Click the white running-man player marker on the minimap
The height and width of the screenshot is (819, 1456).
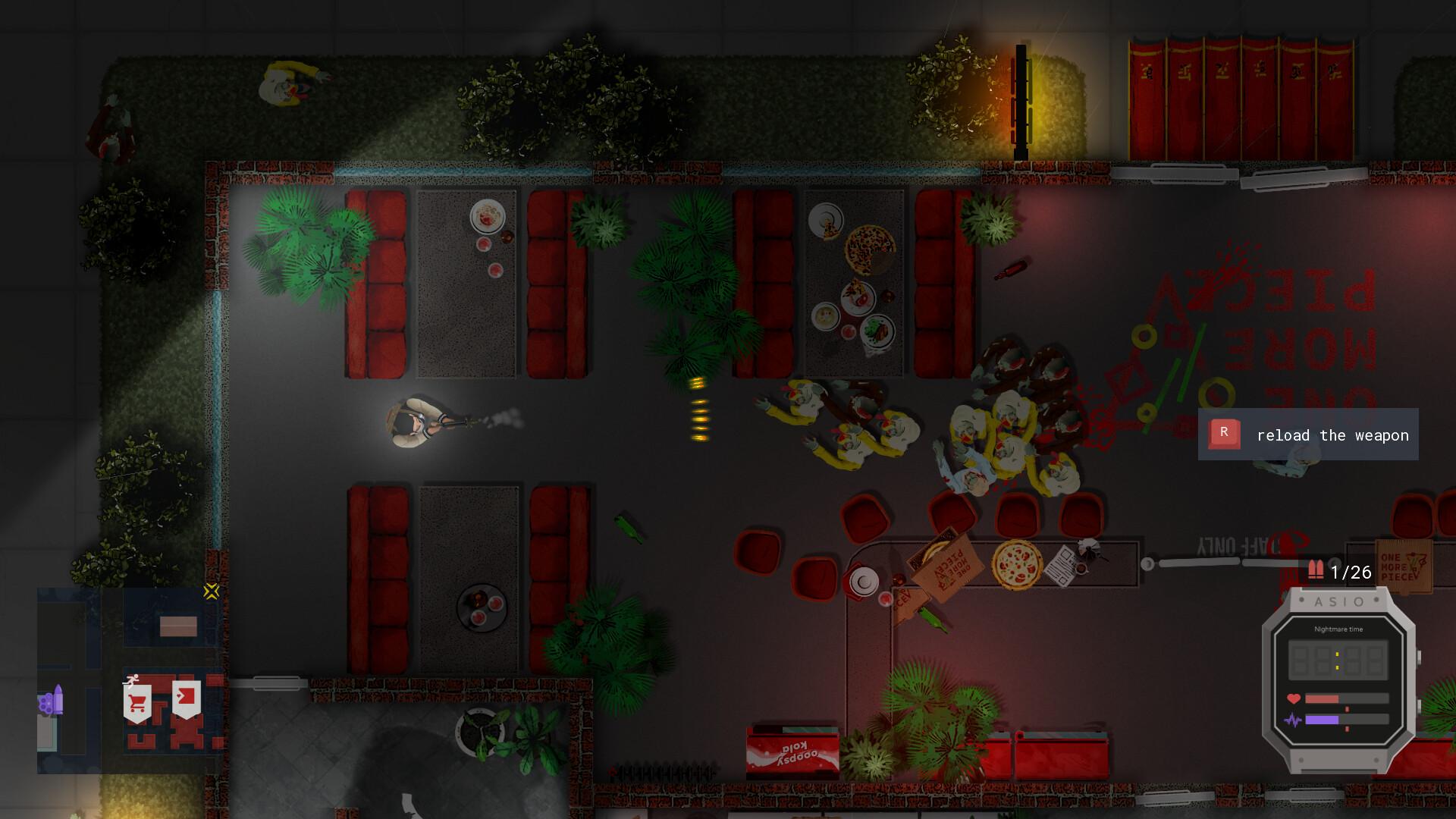pyautogui.click(x=132, y=680)
